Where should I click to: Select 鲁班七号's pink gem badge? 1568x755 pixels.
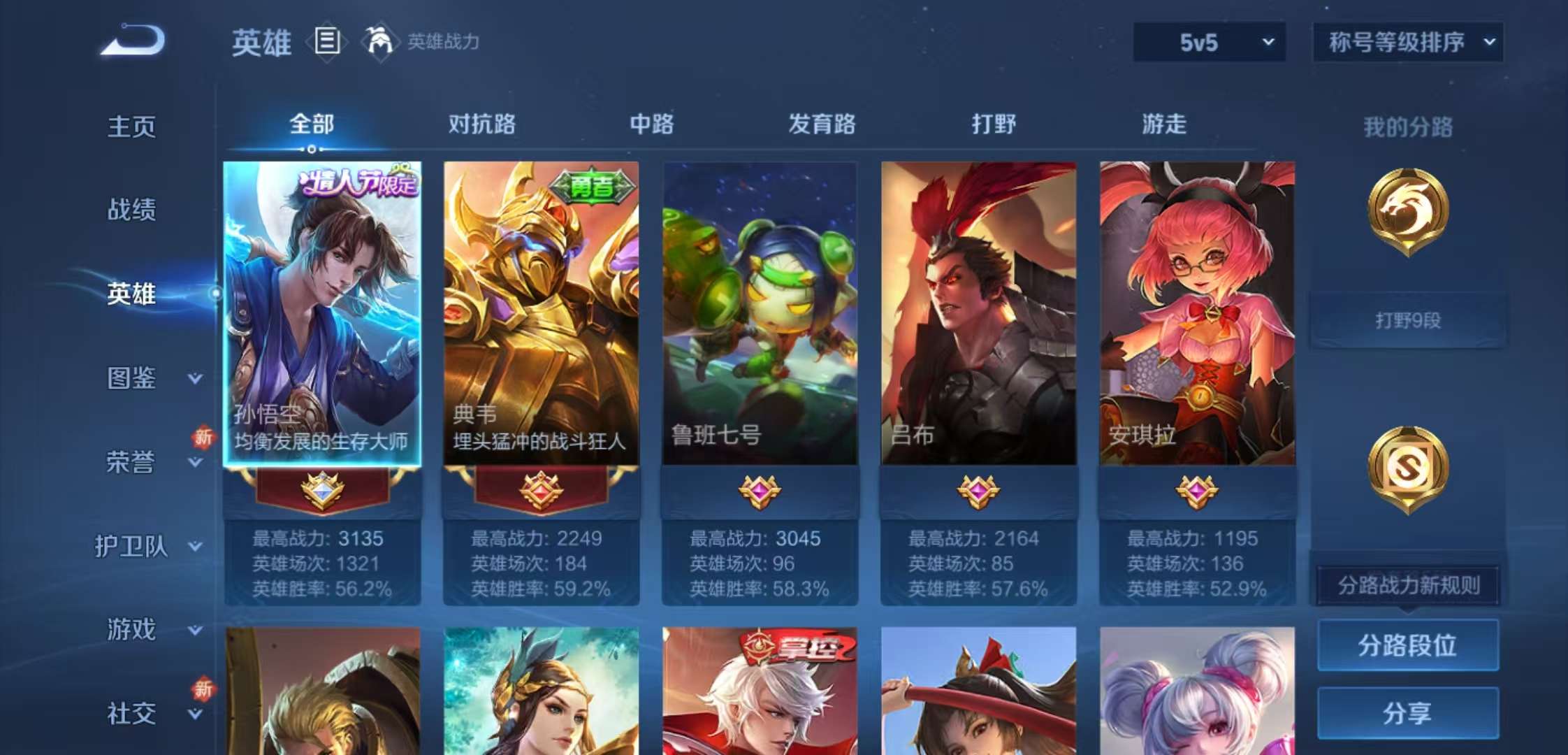[759, 492]
